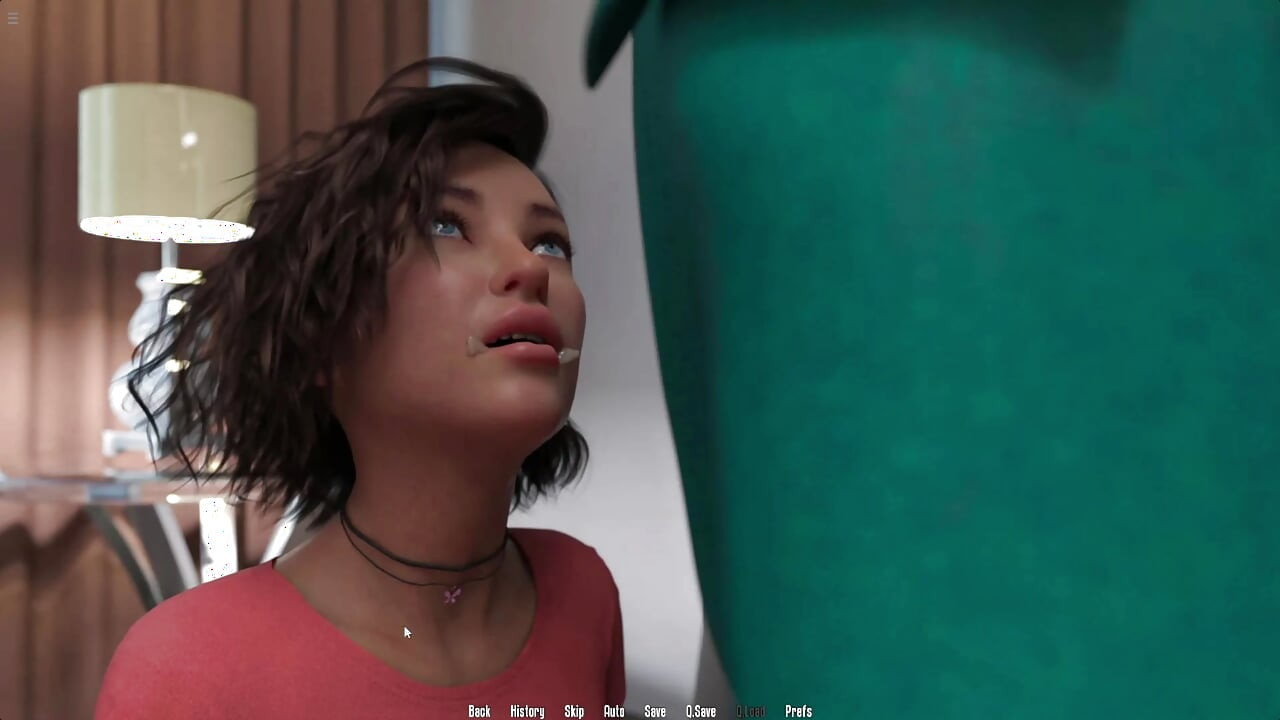The image size is (1280, 720).
Task: Rewind to previous dialogue with Back
Action: (478, 711)
